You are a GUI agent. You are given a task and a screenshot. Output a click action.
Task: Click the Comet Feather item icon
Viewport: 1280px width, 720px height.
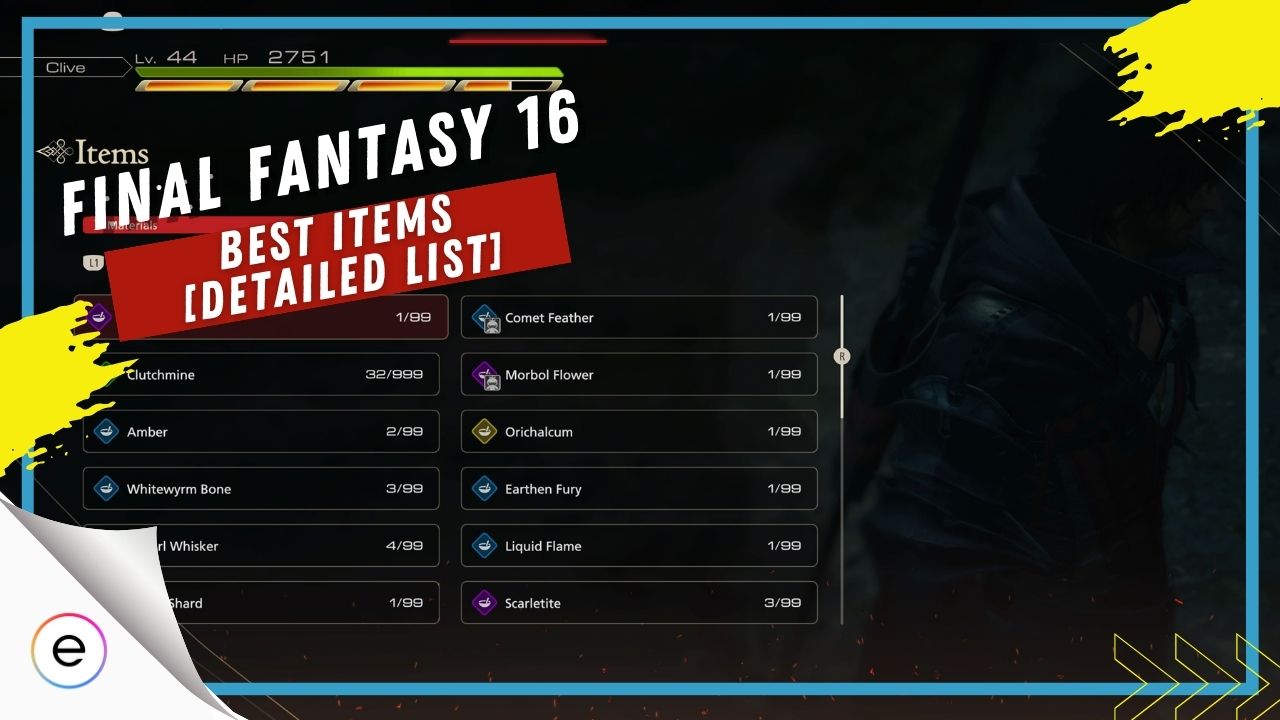tap(487, 317)
